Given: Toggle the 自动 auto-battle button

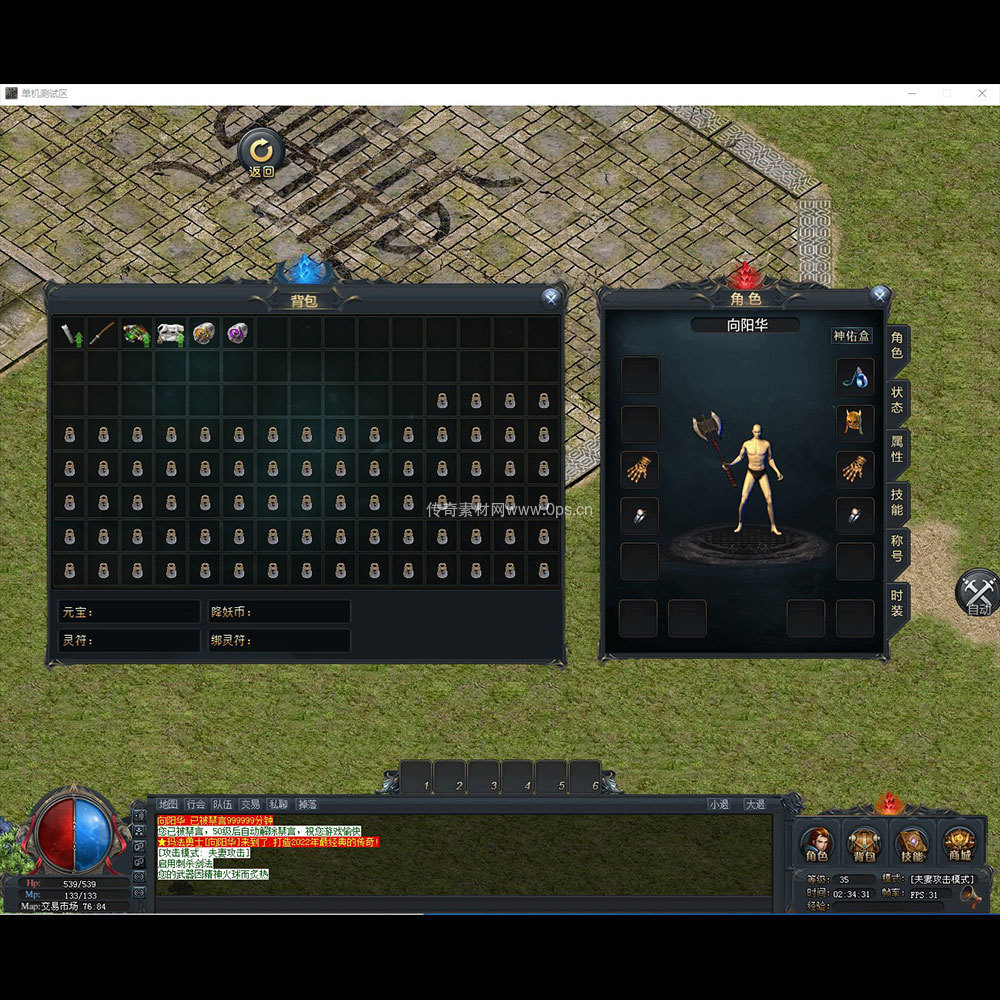Looking at the screenshot, I should [978, 593].
